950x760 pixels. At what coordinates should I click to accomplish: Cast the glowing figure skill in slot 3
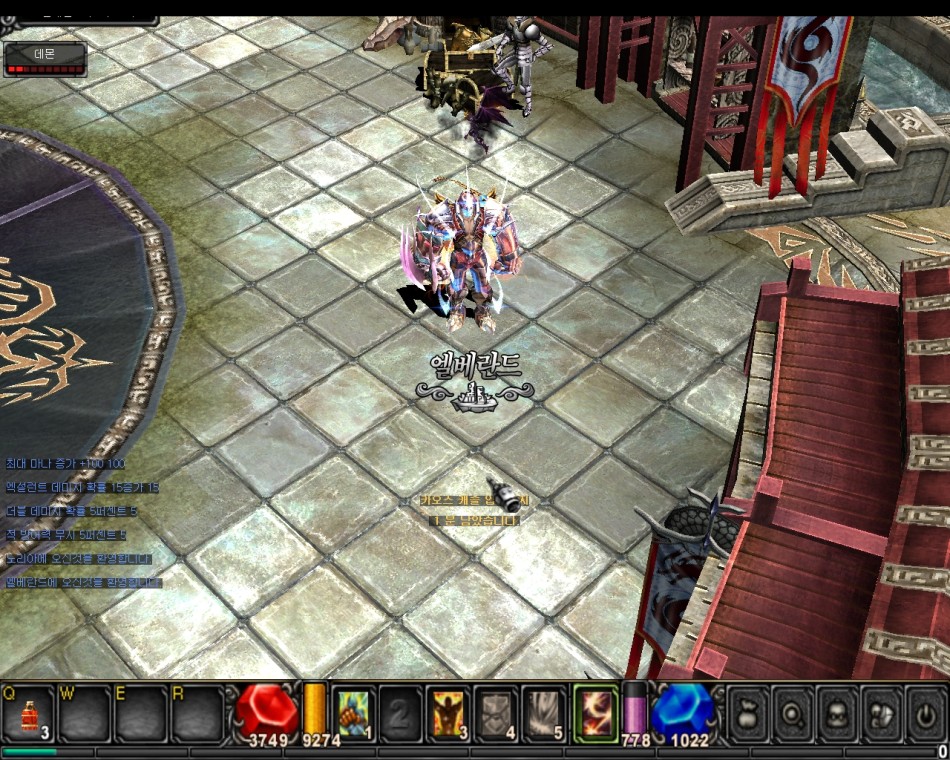point(449,713)
